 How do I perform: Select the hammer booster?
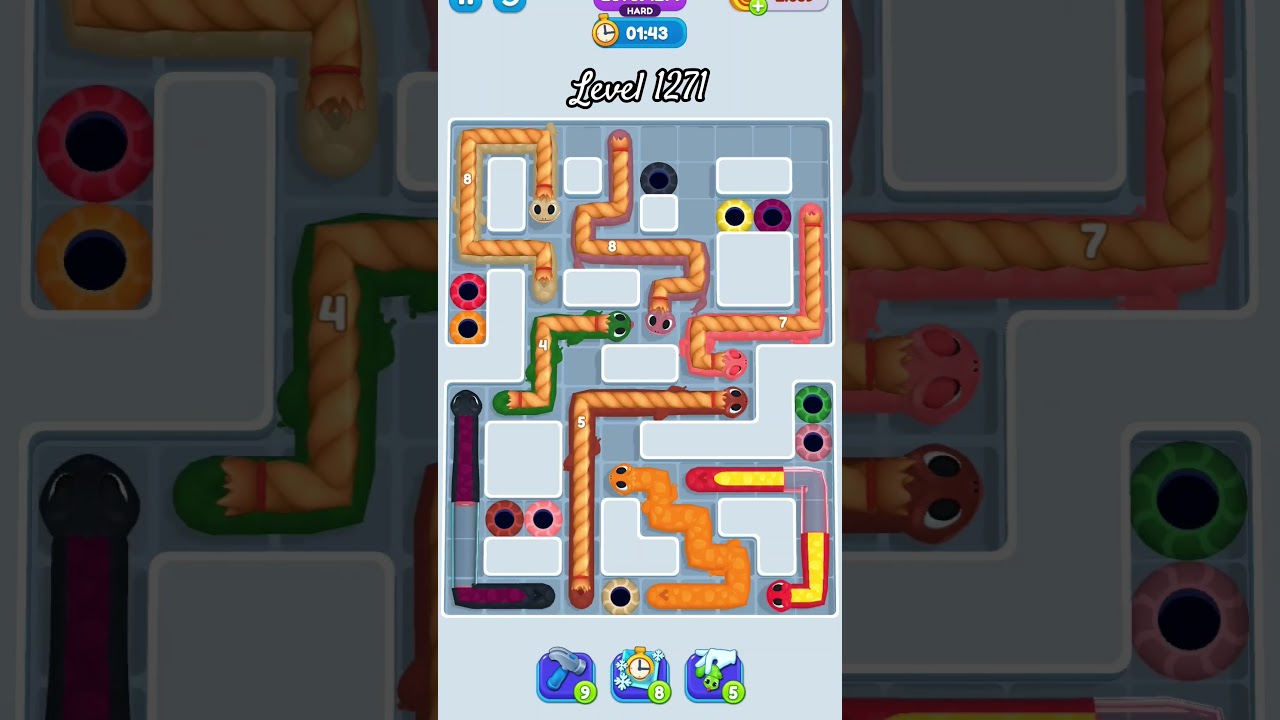(x=566, y=676)
